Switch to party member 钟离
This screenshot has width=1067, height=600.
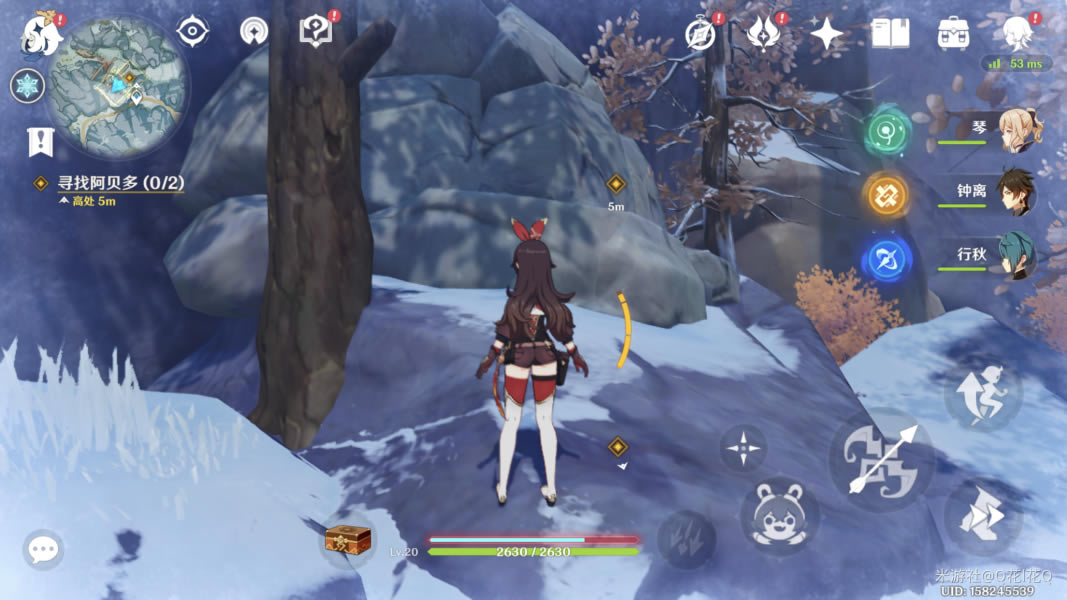tap(1017, 192)
